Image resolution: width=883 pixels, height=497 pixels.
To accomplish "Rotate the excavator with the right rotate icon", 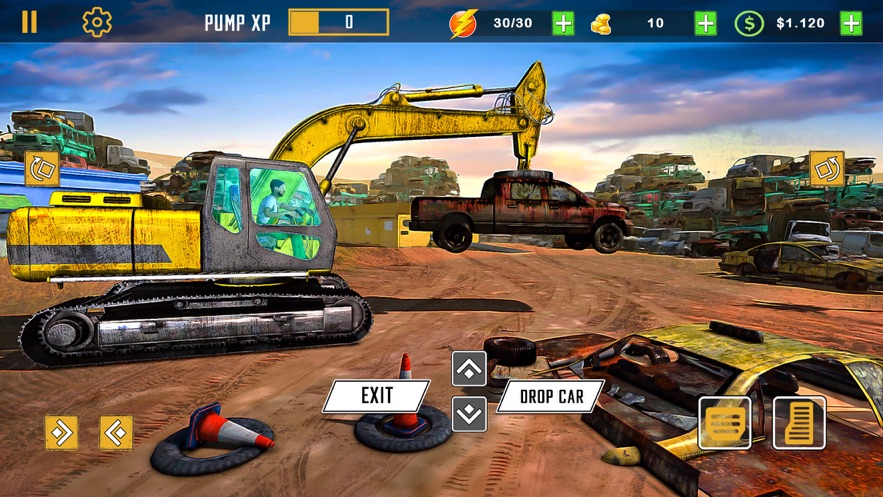I will click(827, 169).
